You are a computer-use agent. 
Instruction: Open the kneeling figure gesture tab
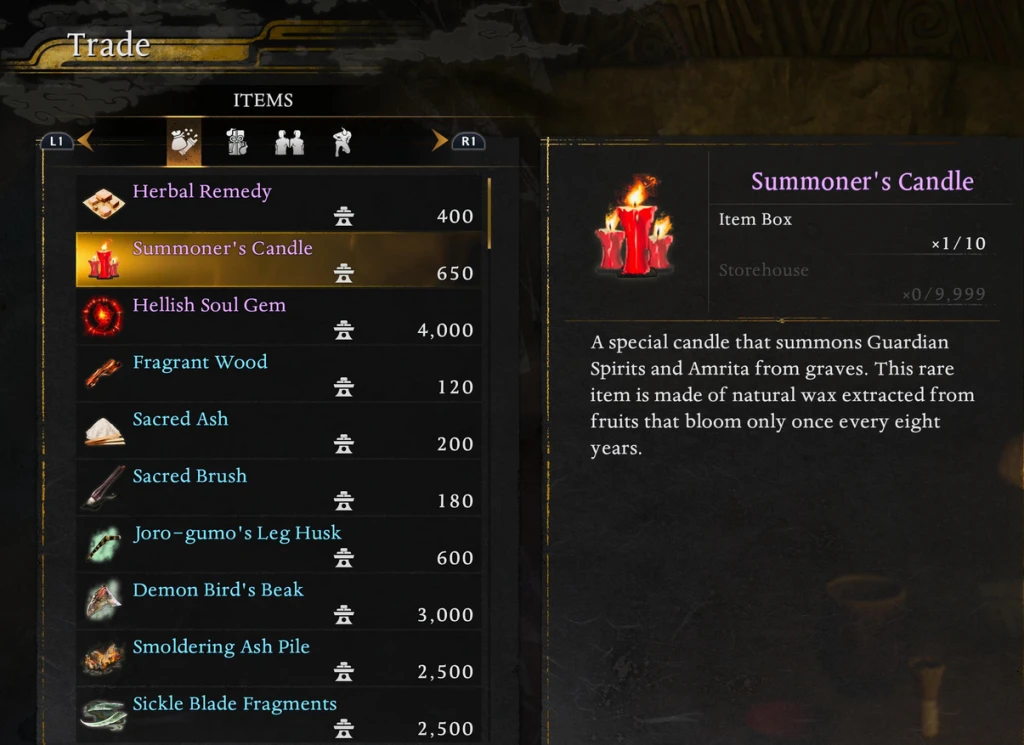342,142
